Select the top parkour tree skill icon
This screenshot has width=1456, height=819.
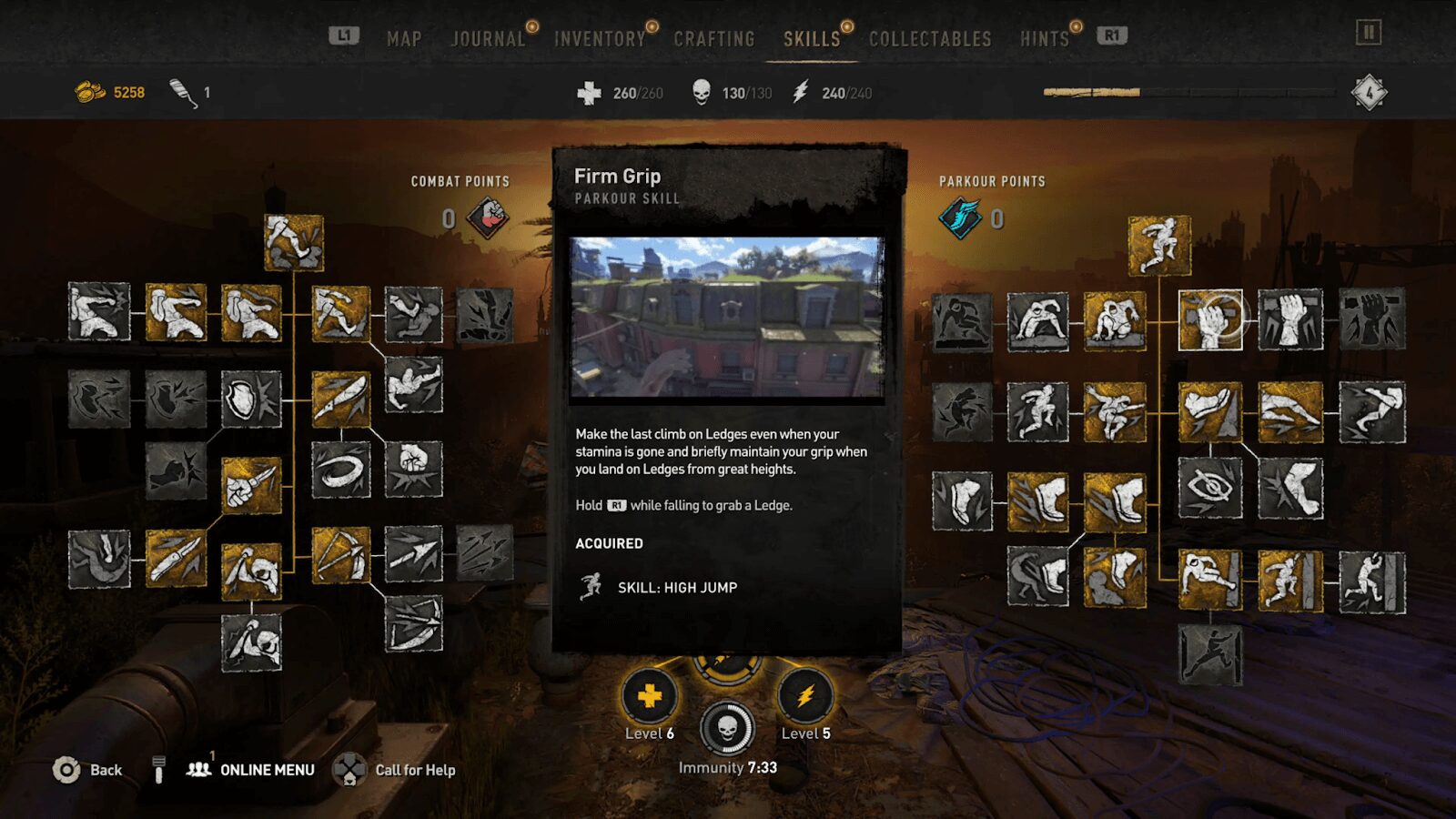click(x=1159, y=245)
